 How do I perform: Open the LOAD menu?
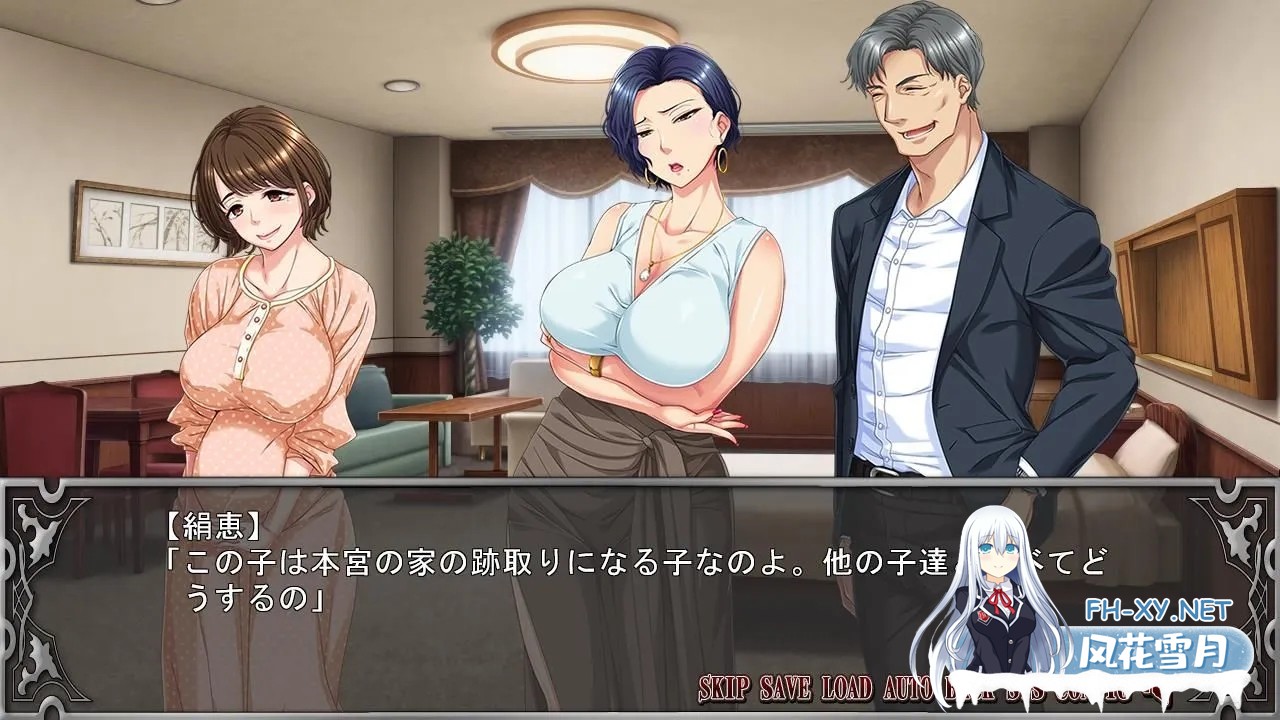click(x=847, y=688)
